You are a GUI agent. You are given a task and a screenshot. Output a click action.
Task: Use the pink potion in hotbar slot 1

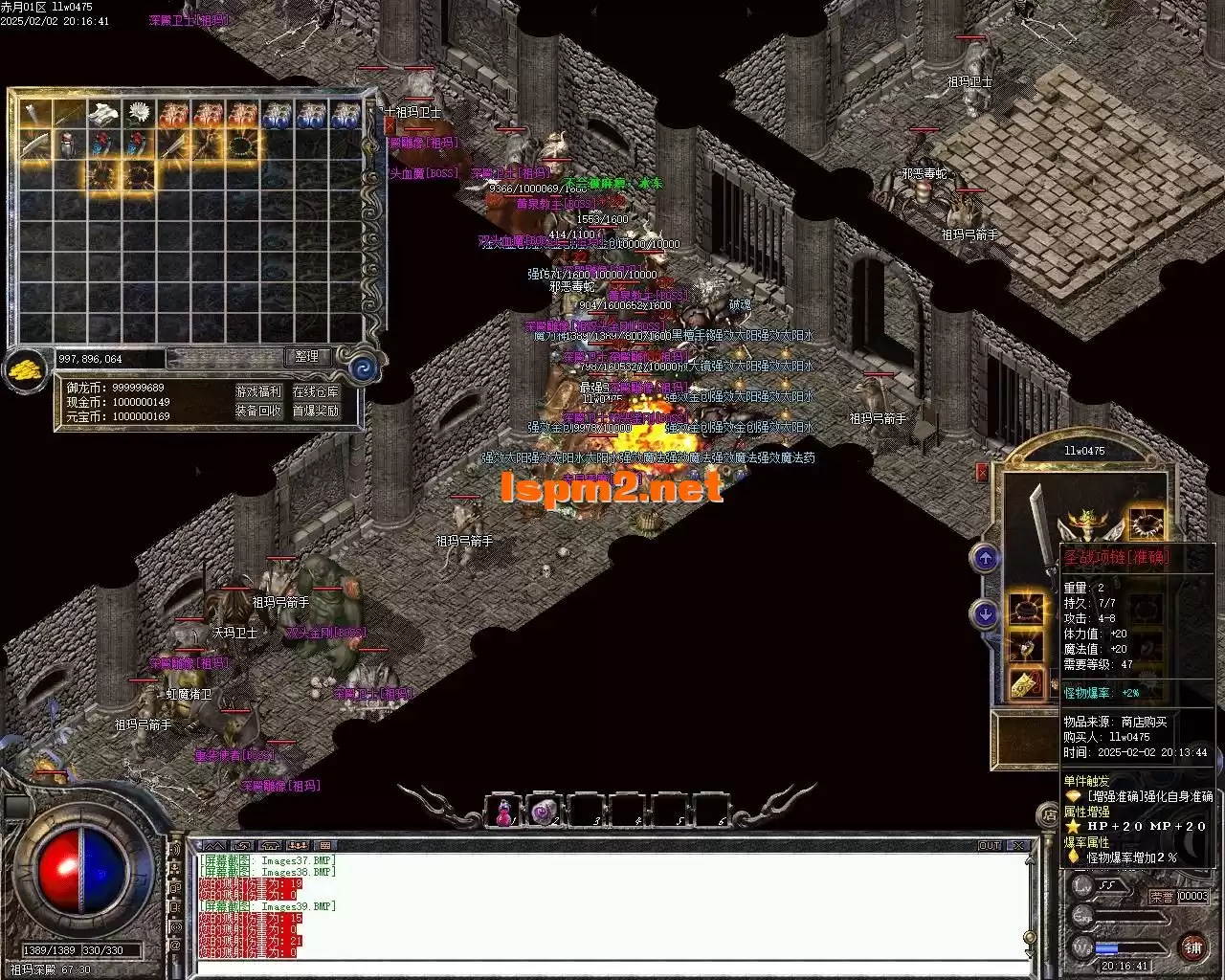501,812
